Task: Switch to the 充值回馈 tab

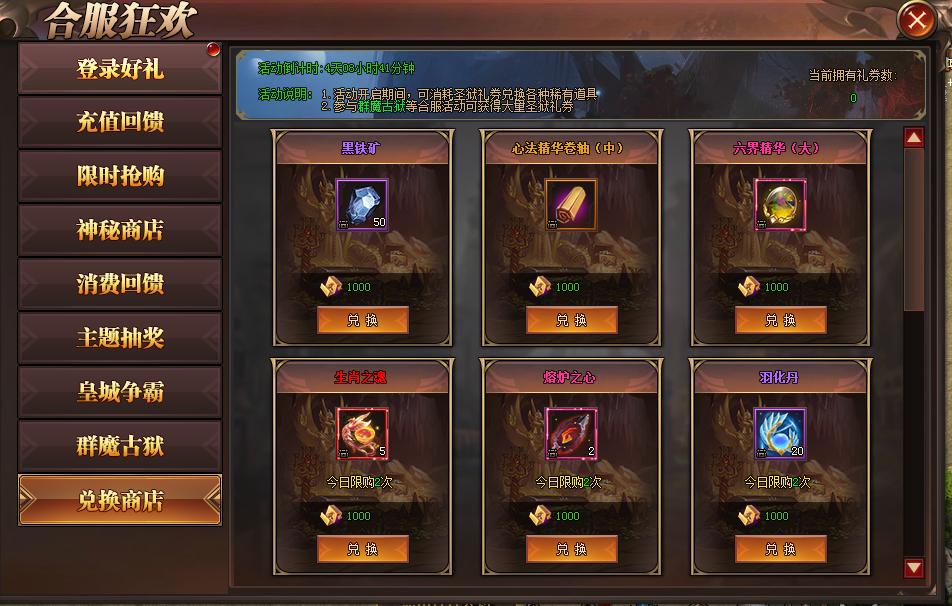Action: (x=120, y=123)
